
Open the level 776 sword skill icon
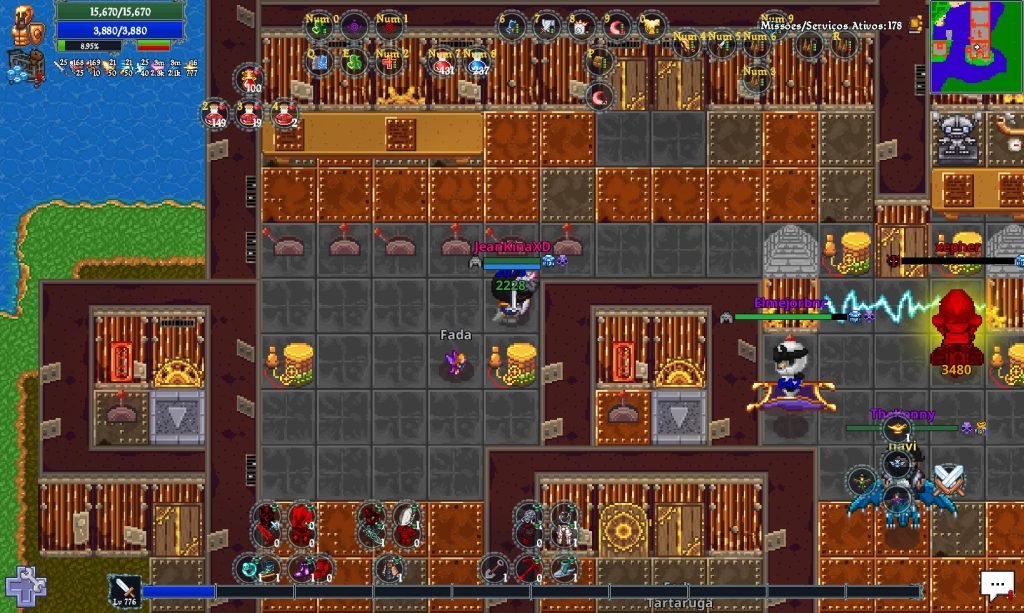pyautogui.click(x=123, y=590)
